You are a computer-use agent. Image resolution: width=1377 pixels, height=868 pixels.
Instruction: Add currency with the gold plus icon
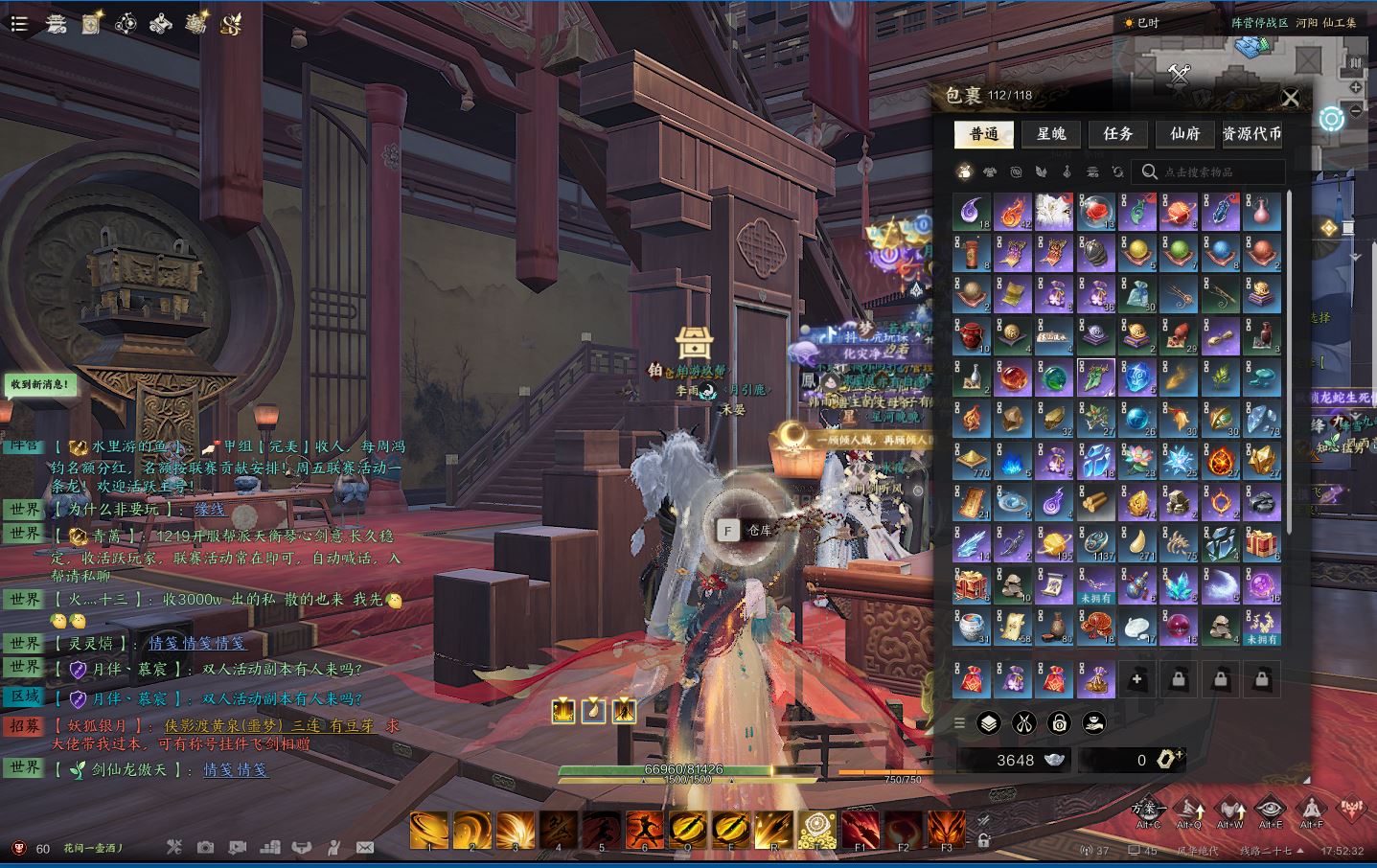(x=1168, y=760)
